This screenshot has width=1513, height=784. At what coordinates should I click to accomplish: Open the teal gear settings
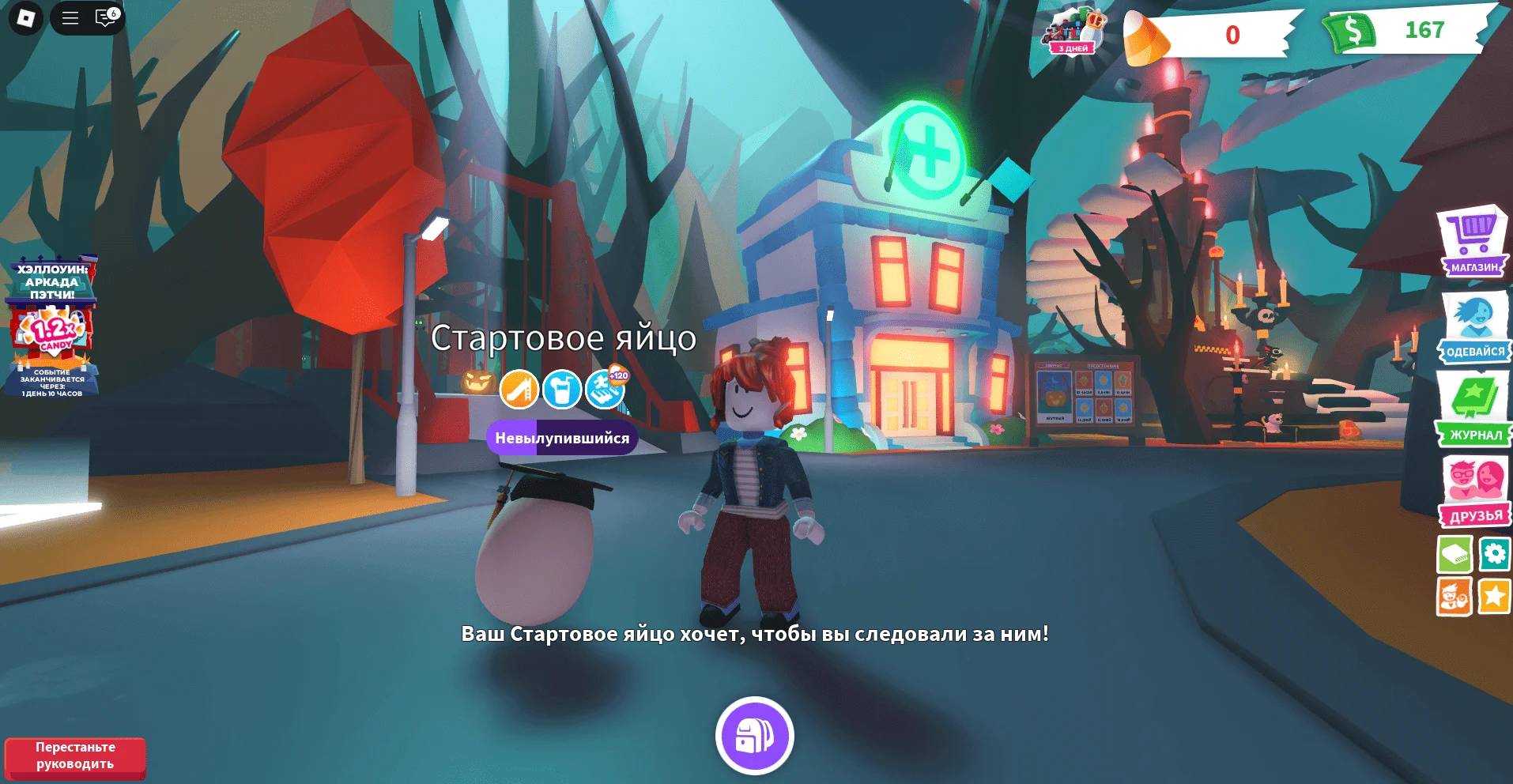(1494, 553)
